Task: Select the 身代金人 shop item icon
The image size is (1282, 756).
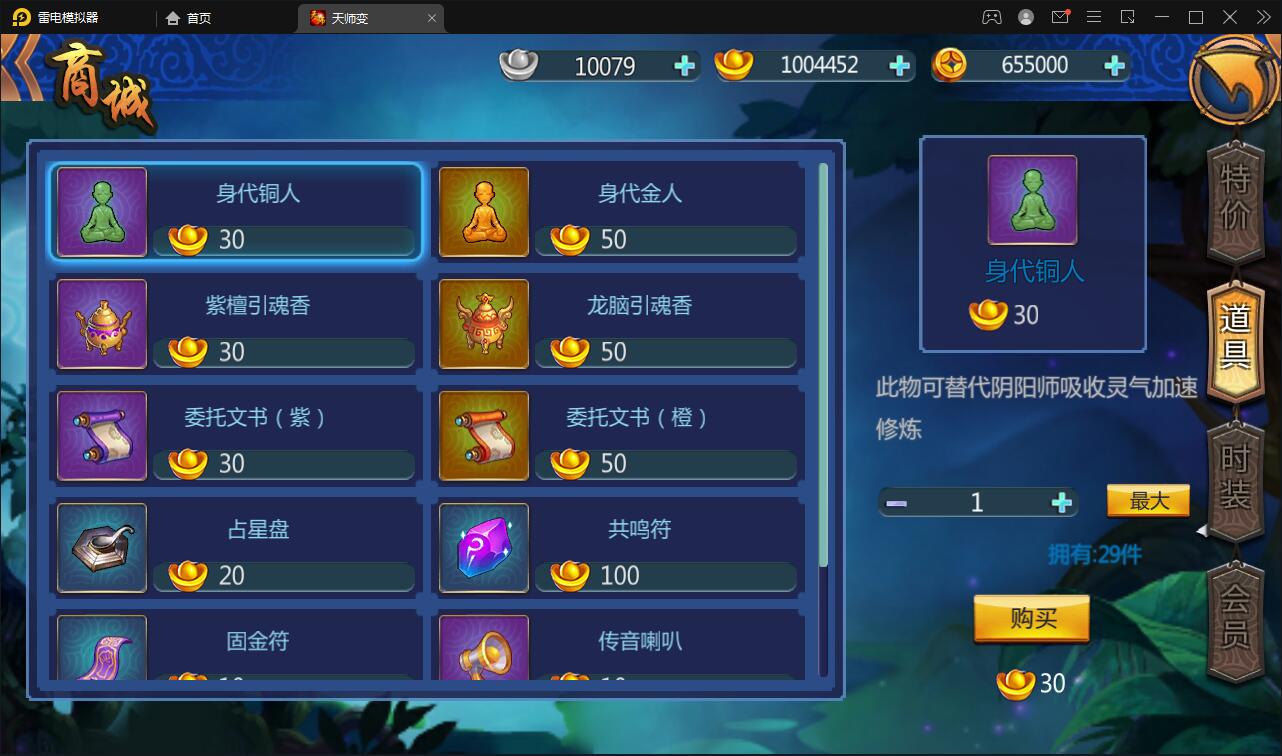Action: [x=483, y=212]
